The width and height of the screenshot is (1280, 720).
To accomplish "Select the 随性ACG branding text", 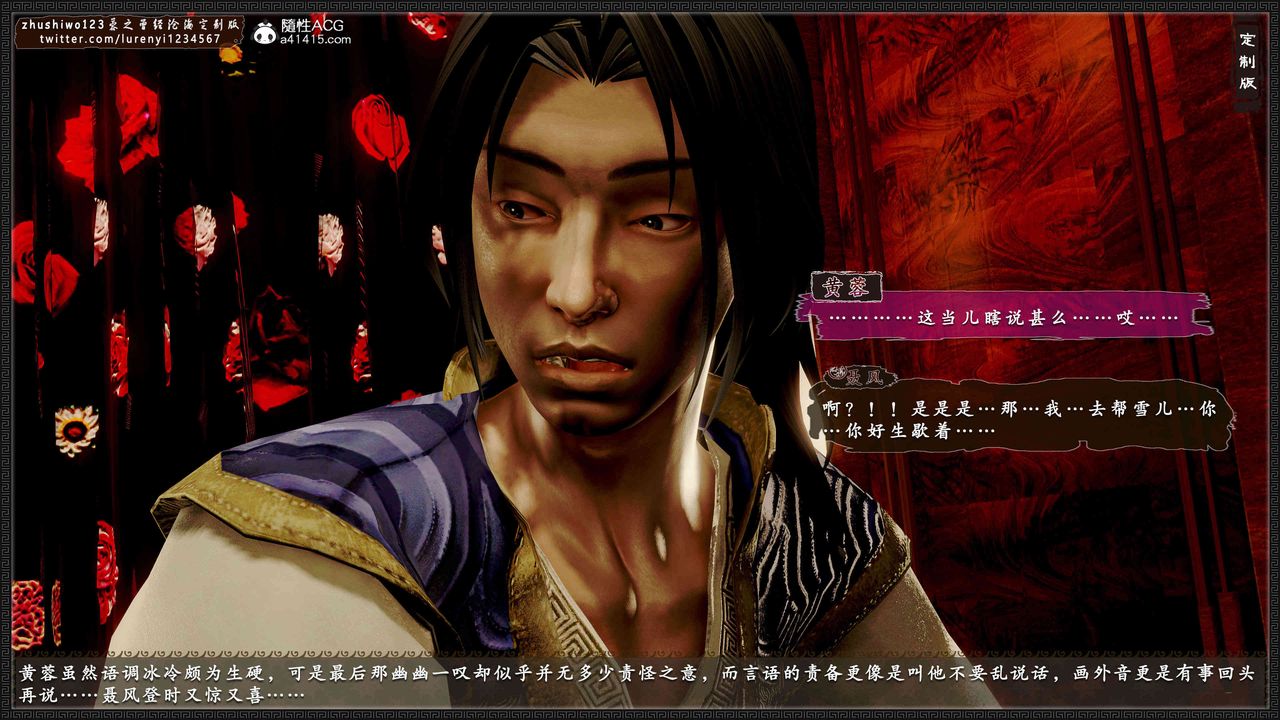I will click(x=313, y=23).
